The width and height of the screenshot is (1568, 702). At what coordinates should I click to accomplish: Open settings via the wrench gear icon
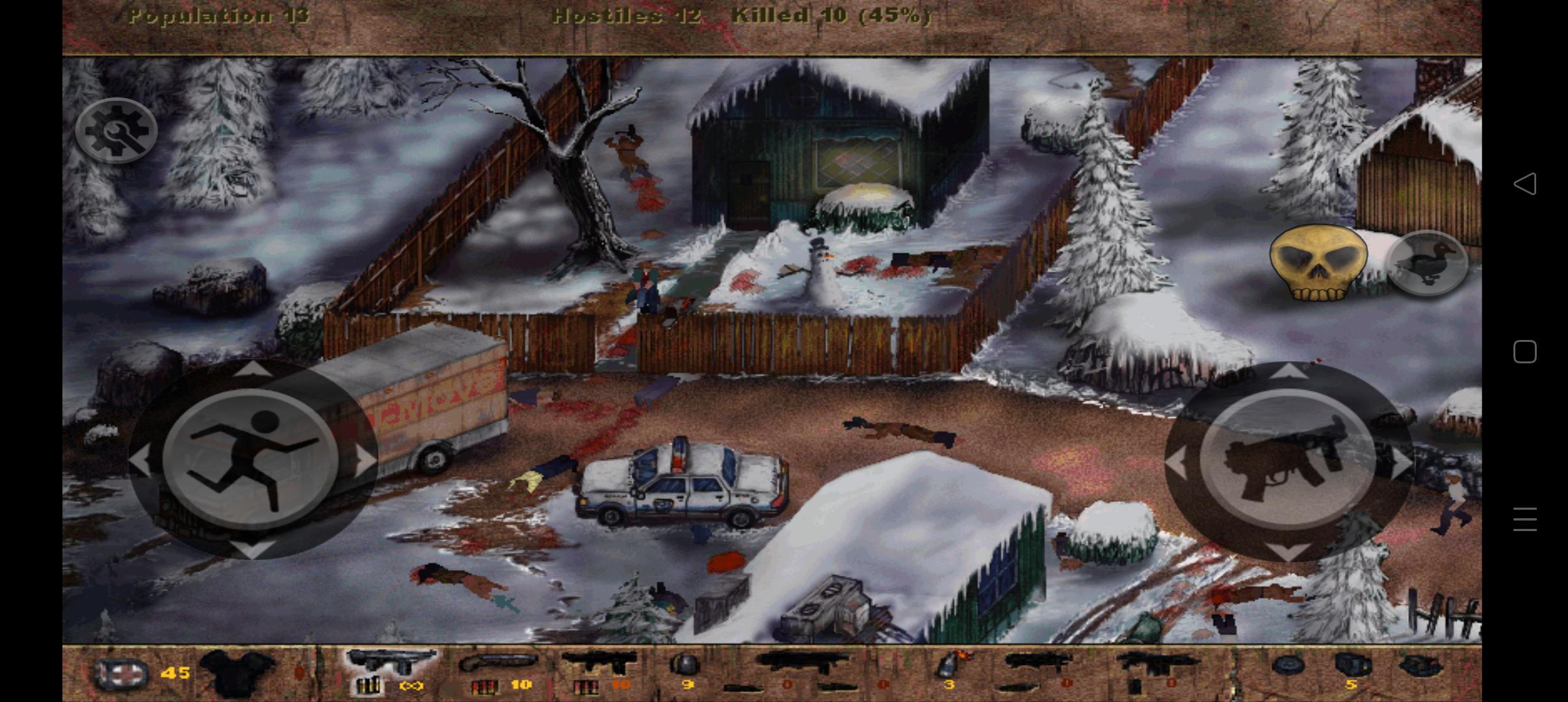117,129
